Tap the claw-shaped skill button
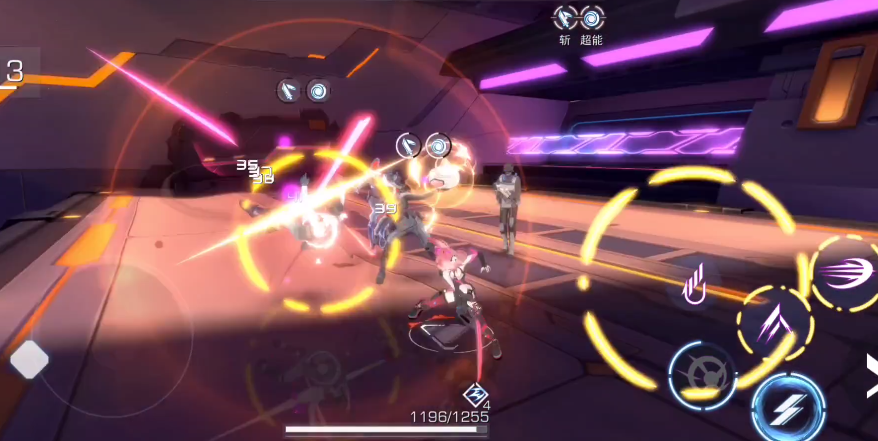Image resolution: width=878 pixels, height=441 pixels. 694,283
